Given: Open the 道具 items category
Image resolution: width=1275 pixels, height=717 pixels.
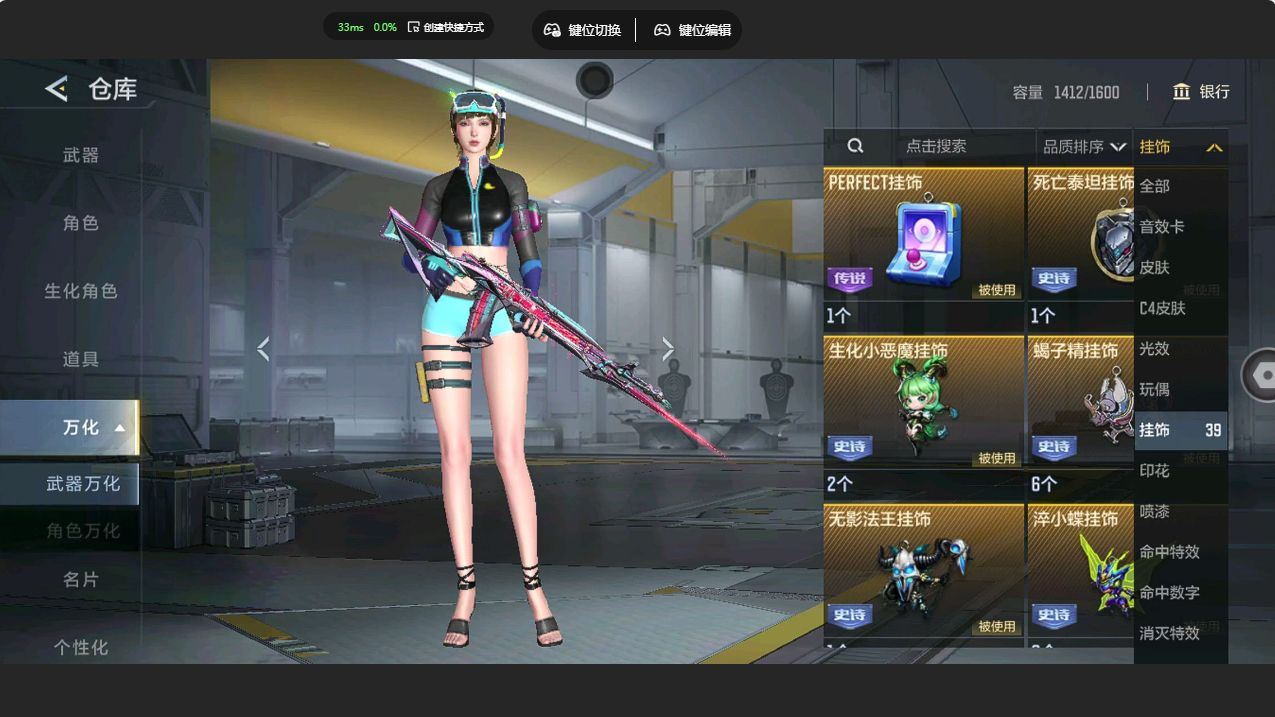Looking at the screenshot, I should pyautogui.click(x=81, y=359).
